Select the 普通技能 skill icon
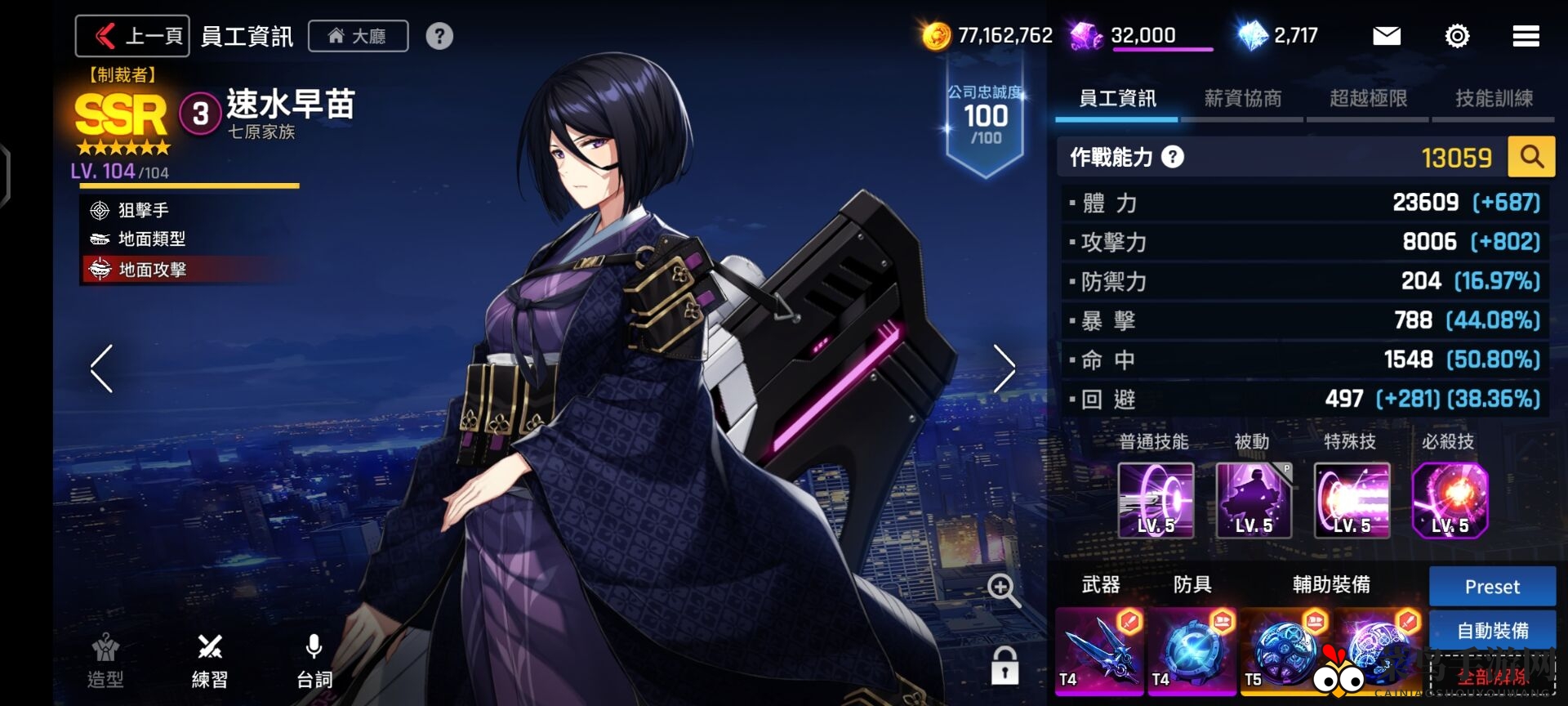 1156,500
